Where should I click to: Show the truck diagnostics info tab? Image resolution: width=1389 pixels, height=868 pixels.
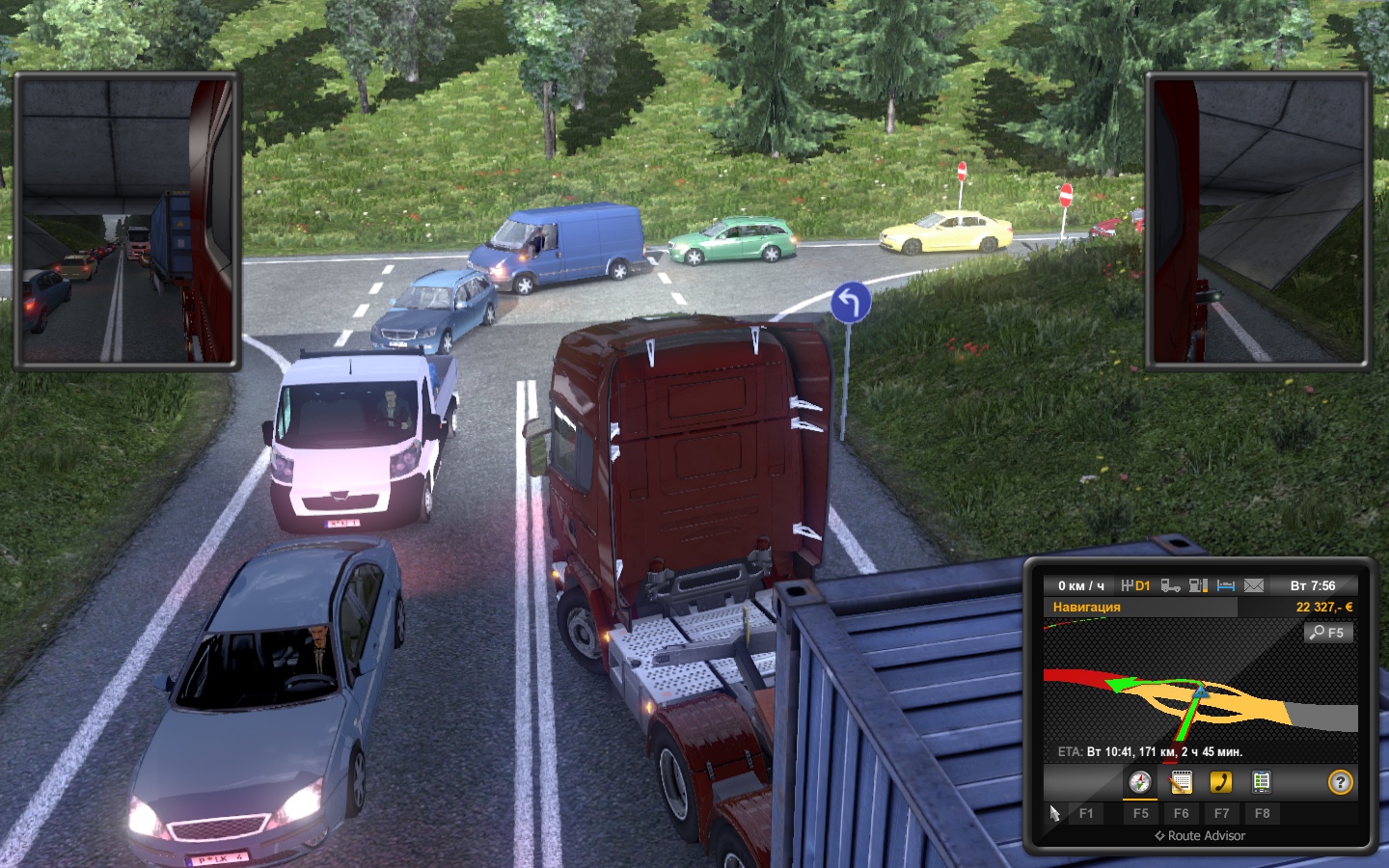[1261, 782]
